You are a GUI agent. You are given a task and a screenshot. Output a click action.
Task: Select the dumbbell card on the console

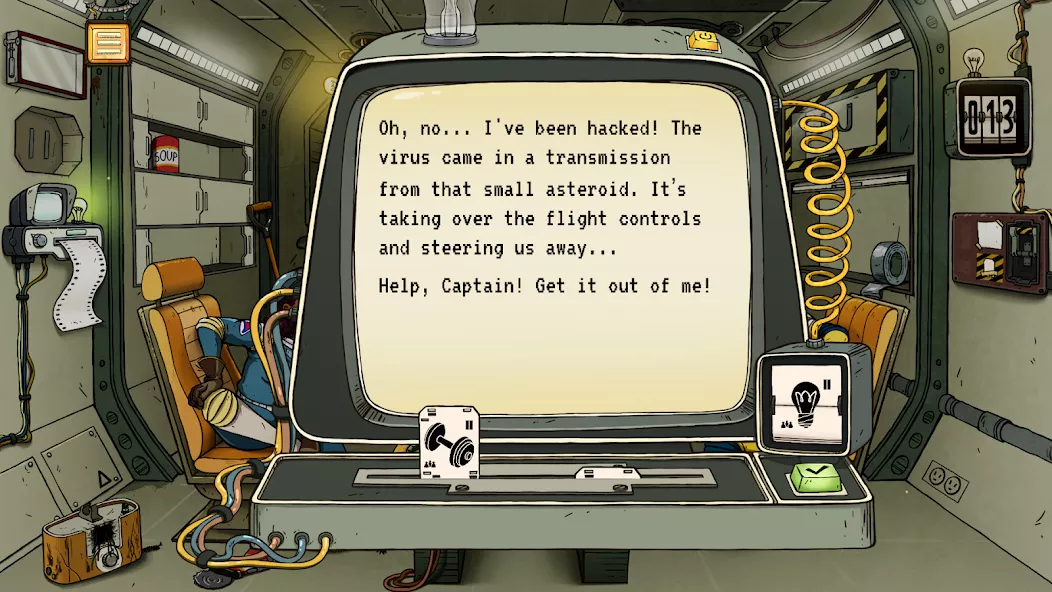point(449,441)
